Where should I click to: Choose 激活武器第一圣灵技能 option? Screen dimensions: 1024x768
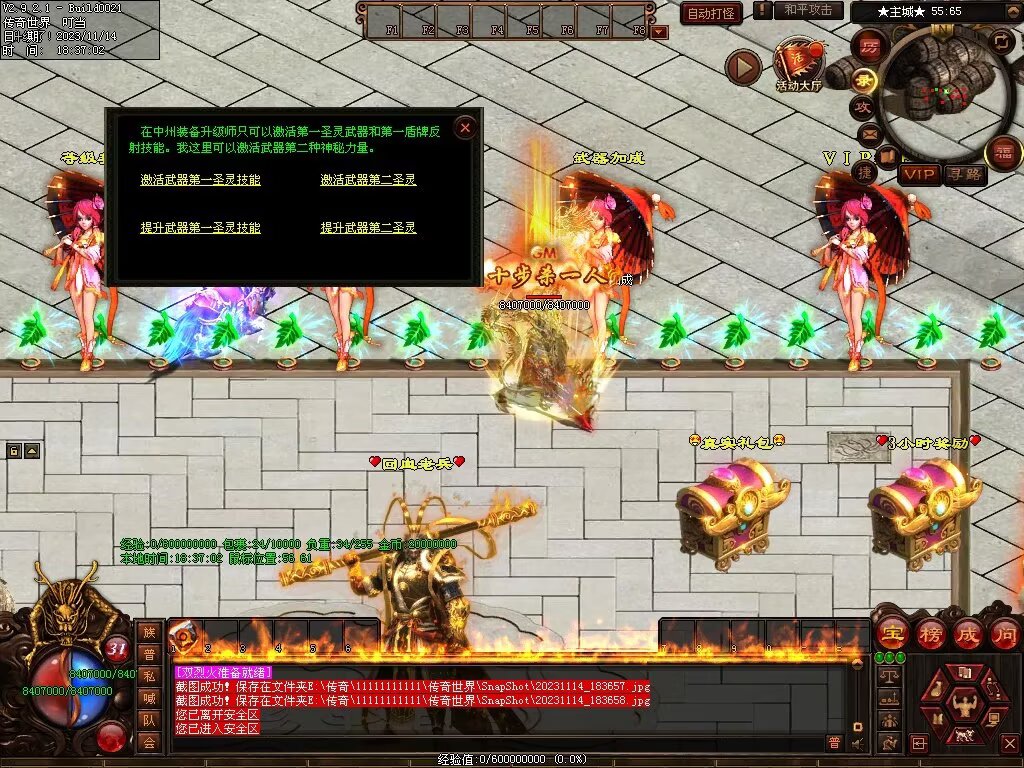click(200, 180)
